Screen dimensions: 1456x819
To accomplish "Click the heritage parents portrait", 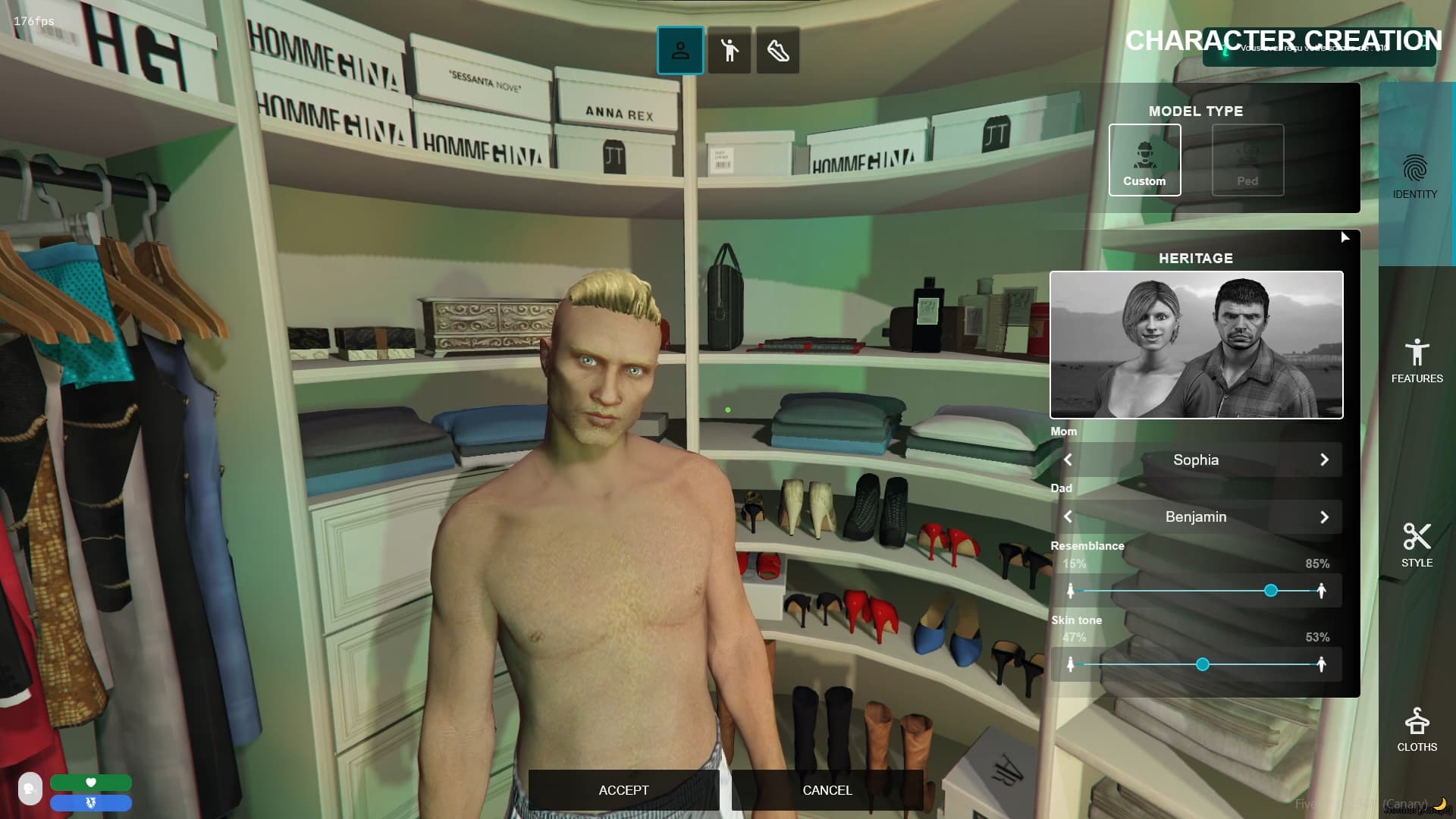I will 1196,345.
